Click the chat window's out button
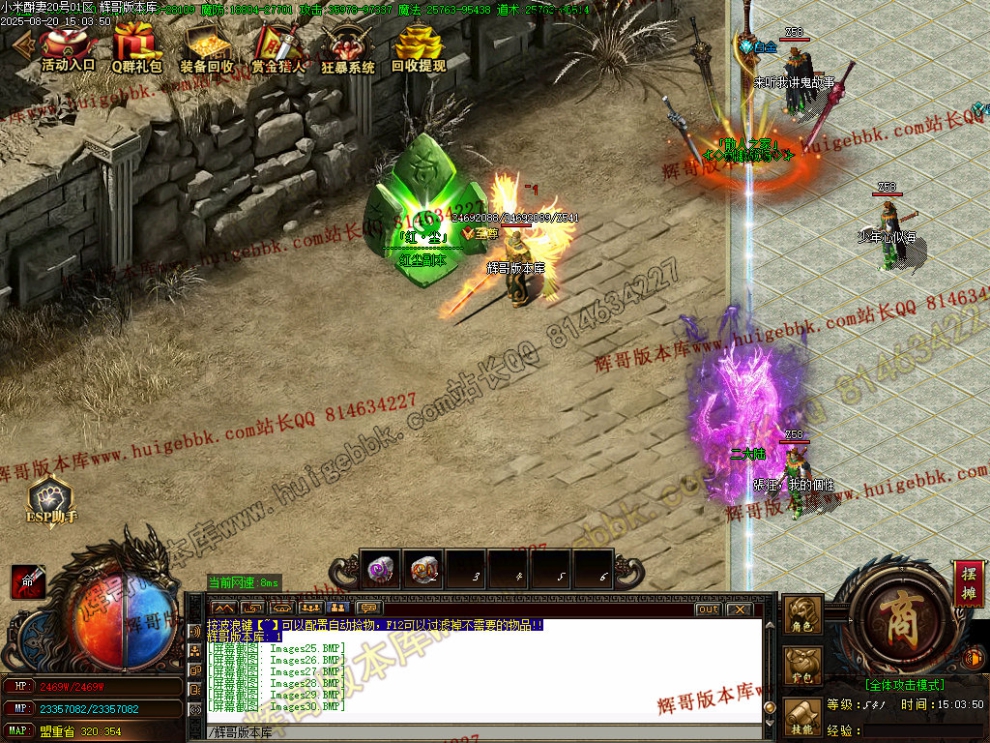 (x=708, y=609)
